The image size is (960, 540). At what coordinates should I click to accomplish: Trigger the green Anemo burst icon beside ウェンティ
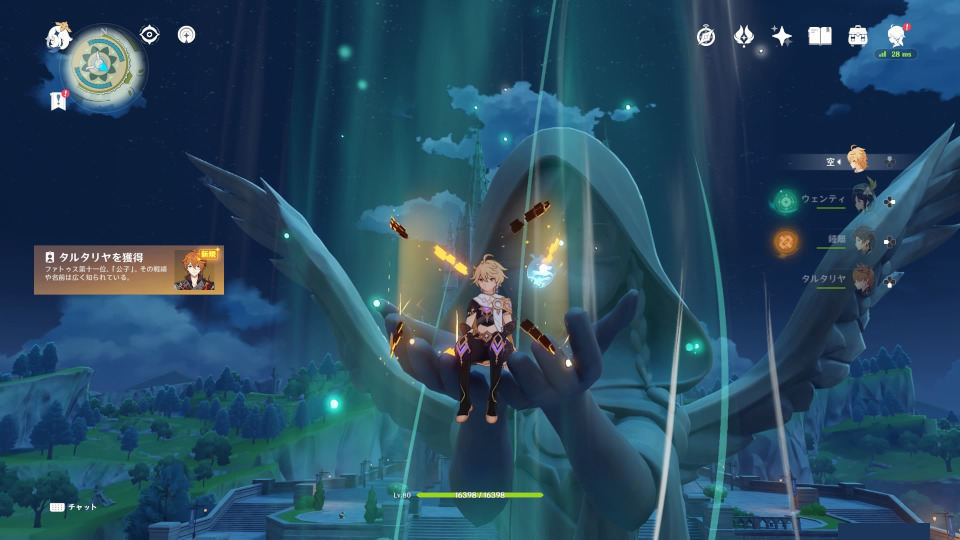tap(785, 202)
